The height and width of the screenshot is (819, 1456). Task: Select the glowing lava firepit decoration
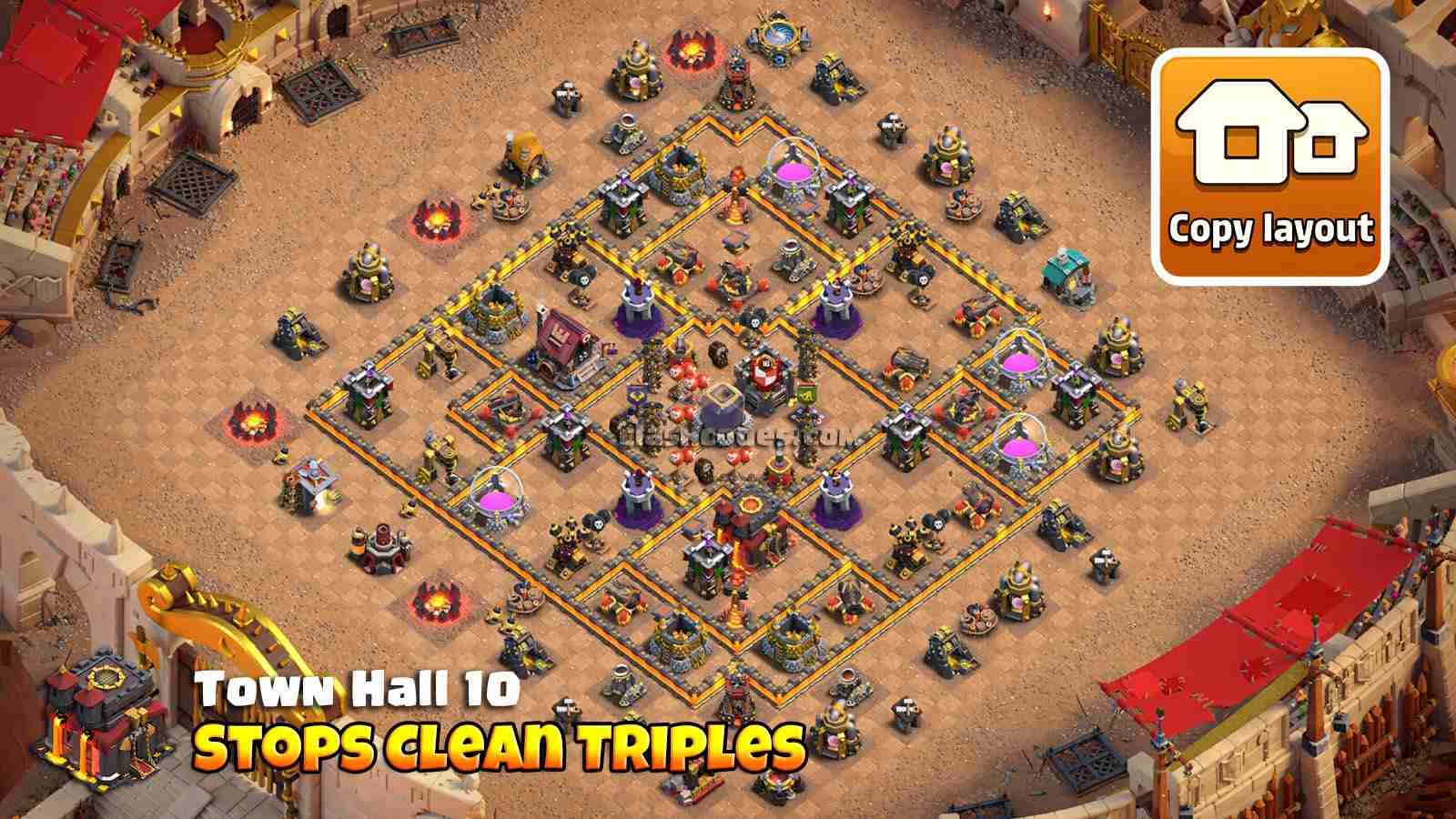437,218
